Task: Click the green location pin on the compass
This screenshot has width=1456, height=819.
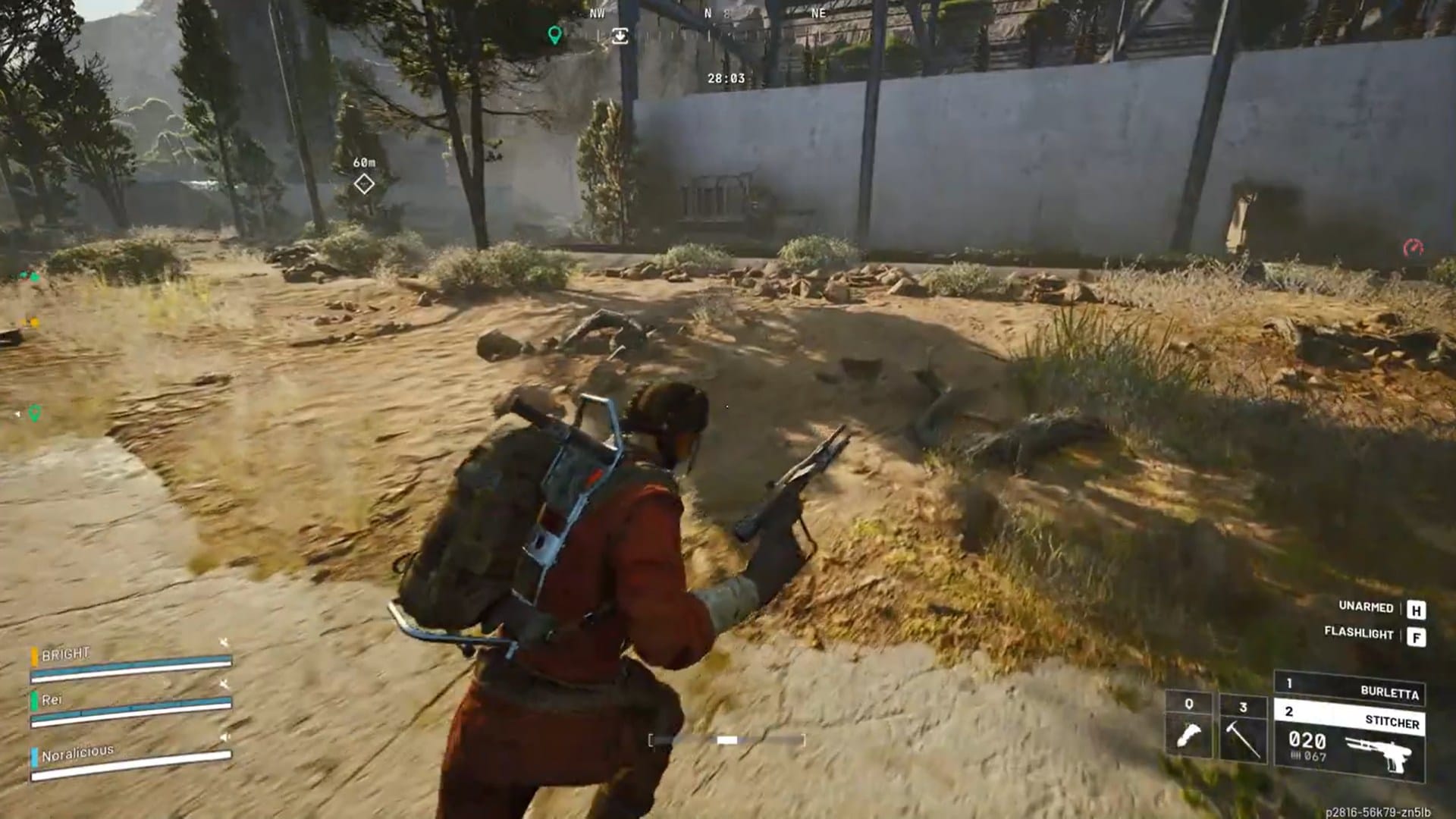Action: tap(555, 36)
